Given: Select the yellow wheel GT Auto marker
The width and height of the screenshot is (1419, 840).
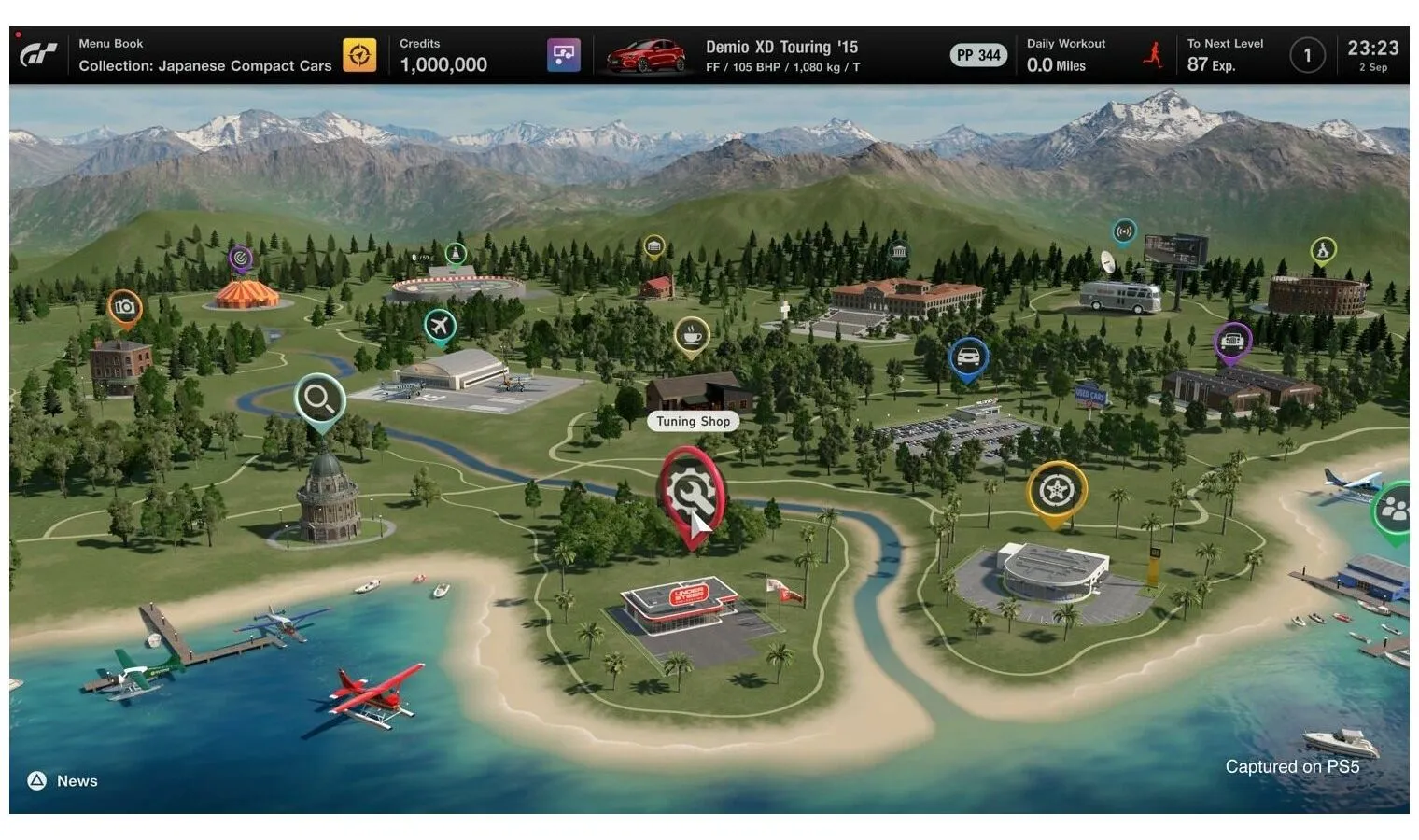Looking at the screenshot, I should click(x=1056, y=490).
